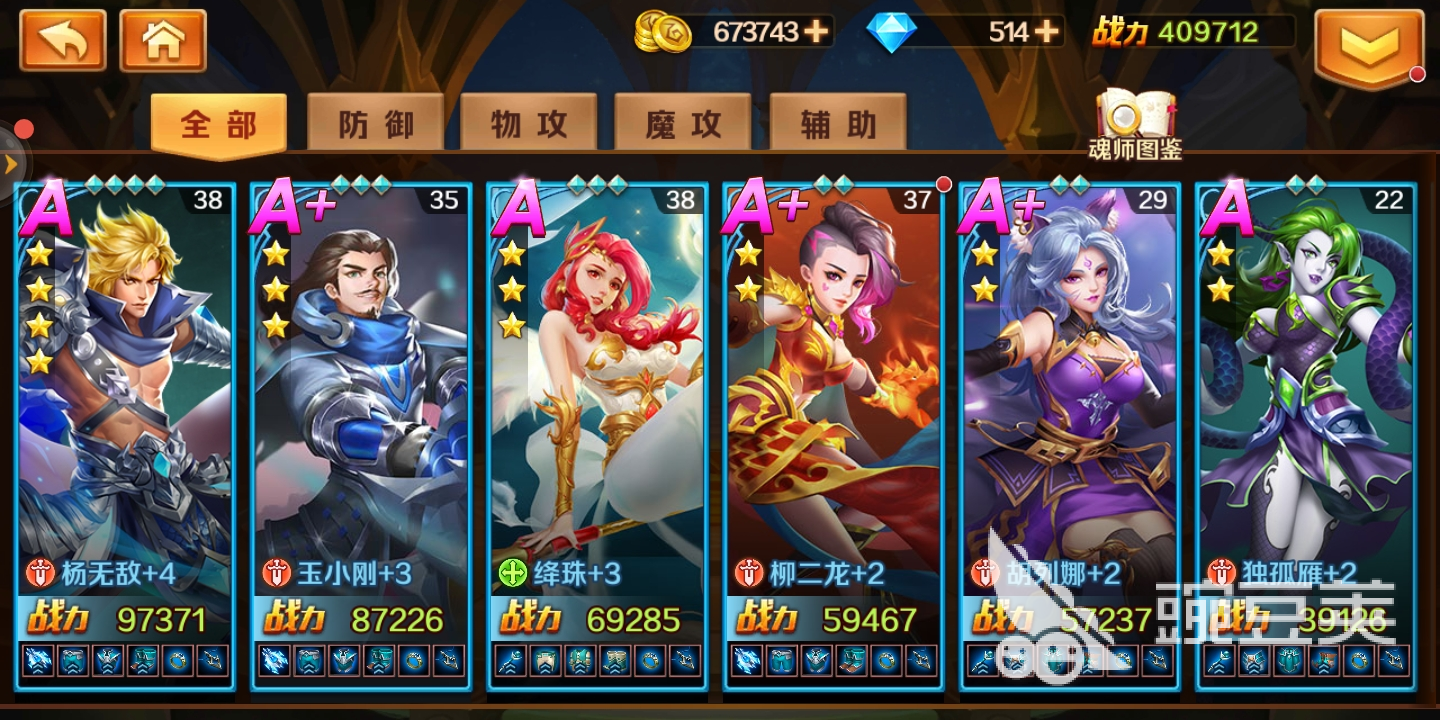Switch to the 魔攻 tab
The width and height of the screenshot is (1440, 720).
point(682,121)
